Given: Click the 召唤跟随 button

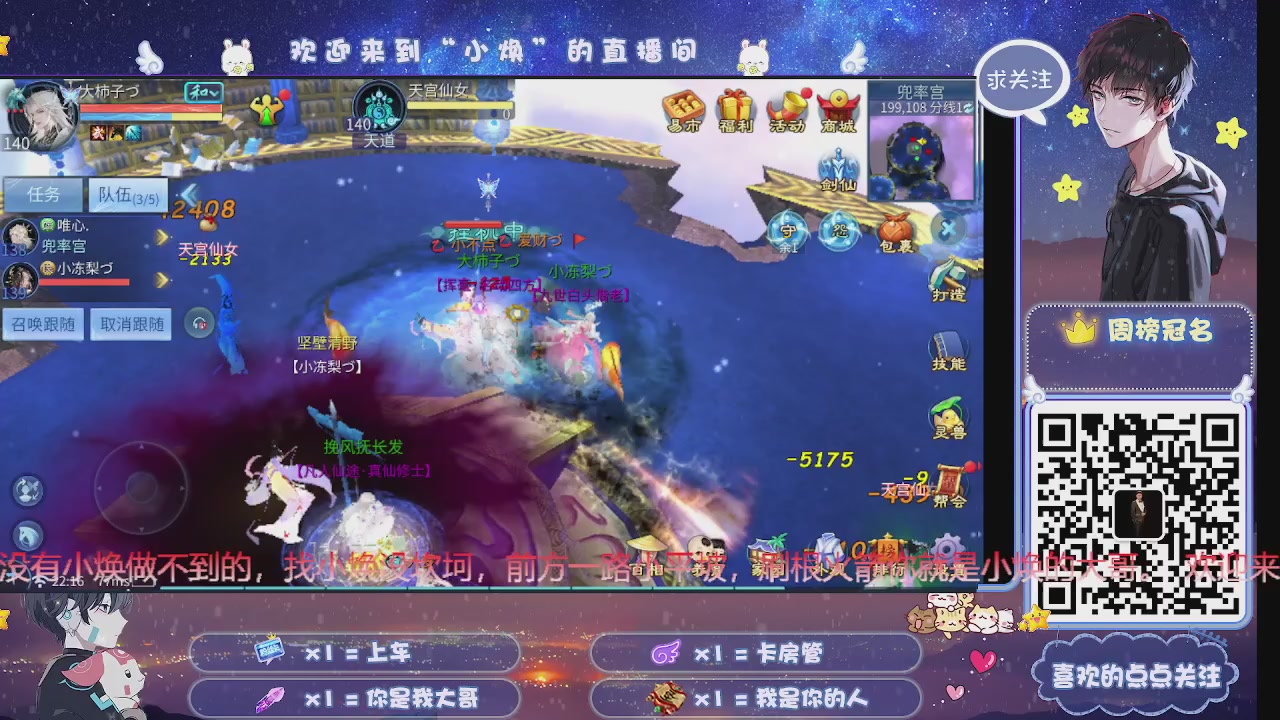Looking at the screenshot, I should (43, 324).
